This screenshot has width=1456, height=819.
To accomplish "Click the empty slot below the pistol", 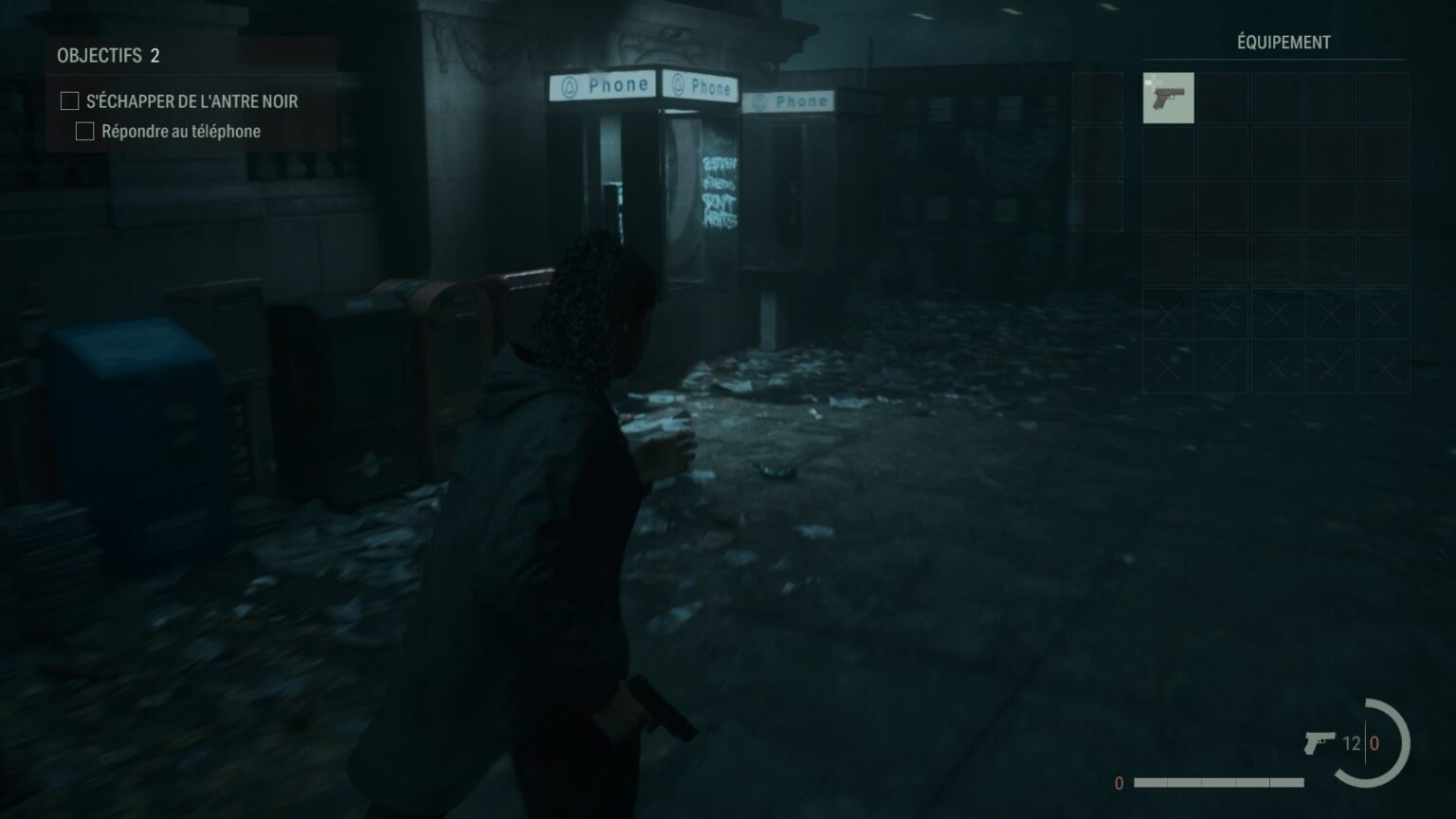I will pyautogui.click(x=1169, y=152).
